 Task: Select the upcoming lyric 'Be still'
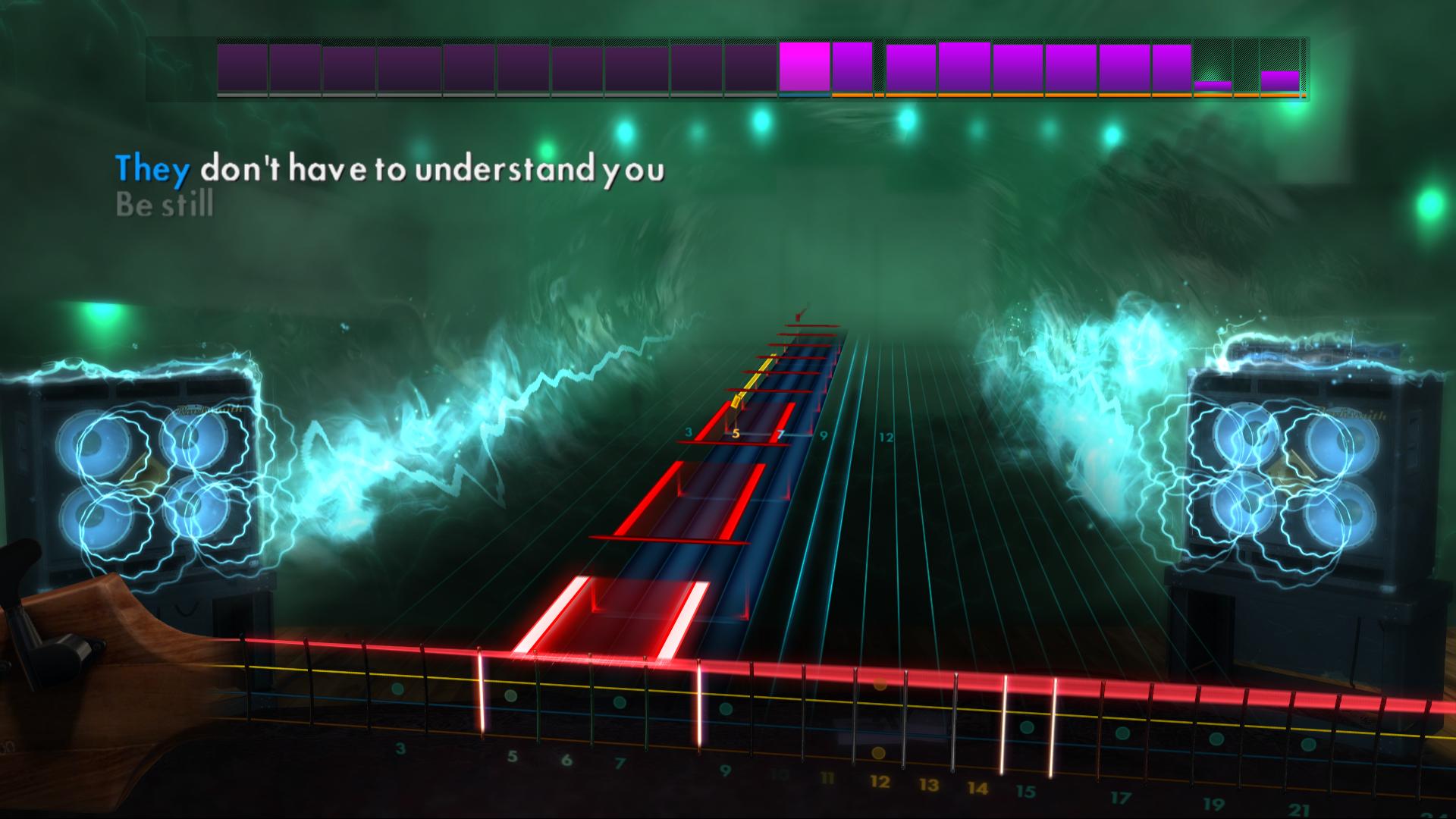[164, 203]
